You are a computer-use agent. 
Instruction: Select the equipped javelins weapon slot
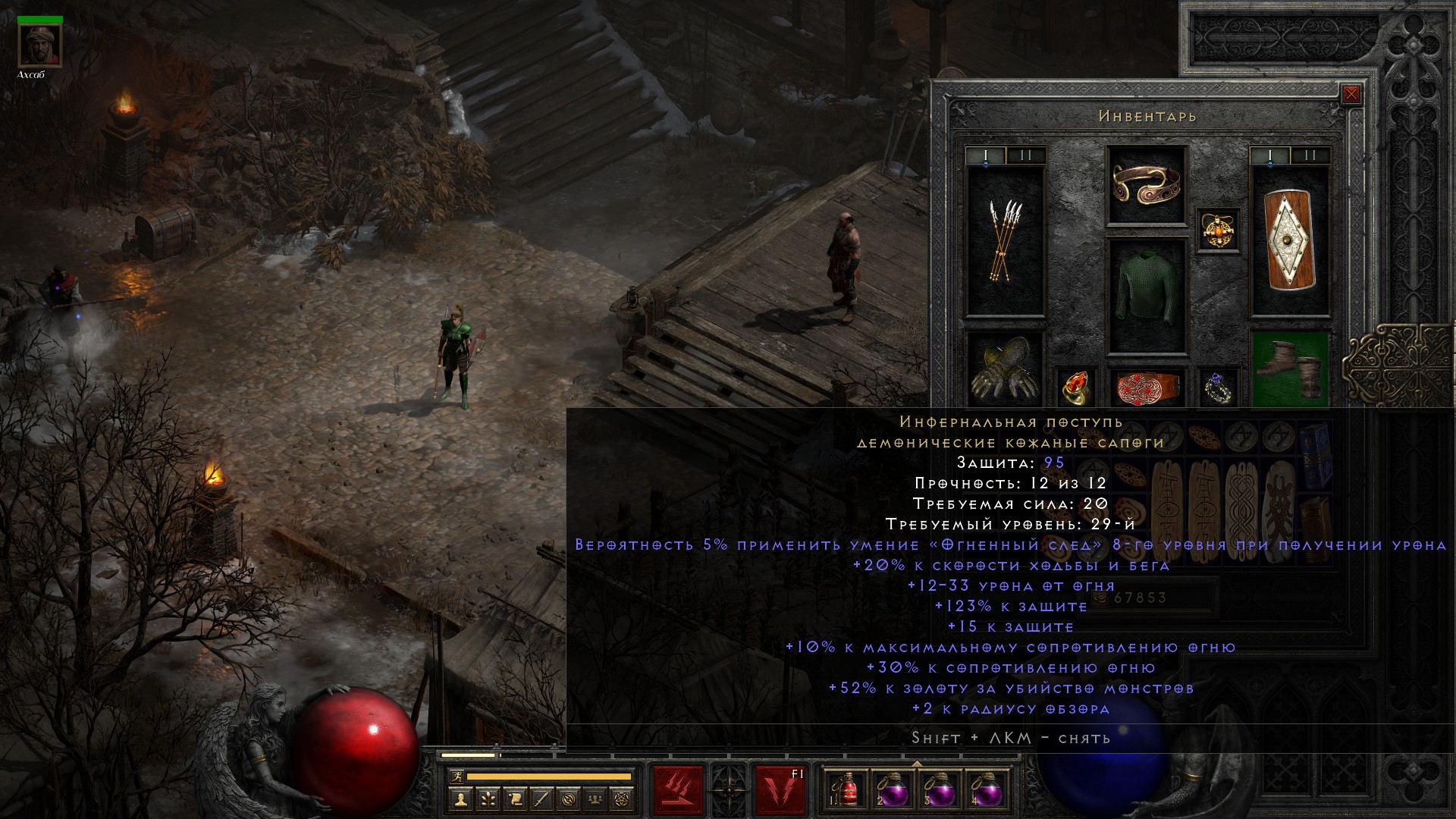click(x=1005, y=240)
